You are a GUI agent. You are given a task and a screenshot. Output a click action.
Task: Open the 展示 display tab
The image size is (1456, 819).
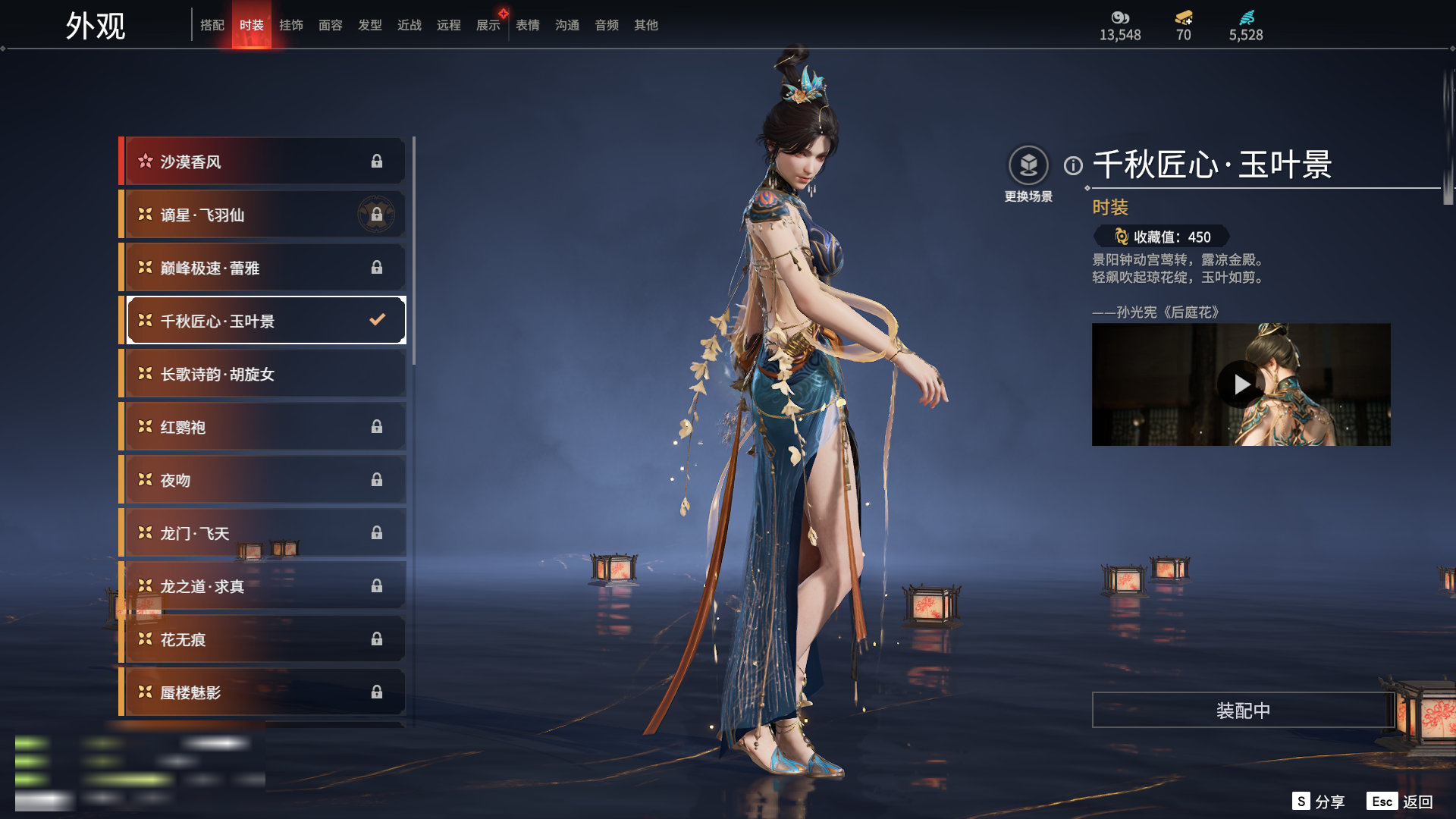pyautogui.click(x=488, y=25)
